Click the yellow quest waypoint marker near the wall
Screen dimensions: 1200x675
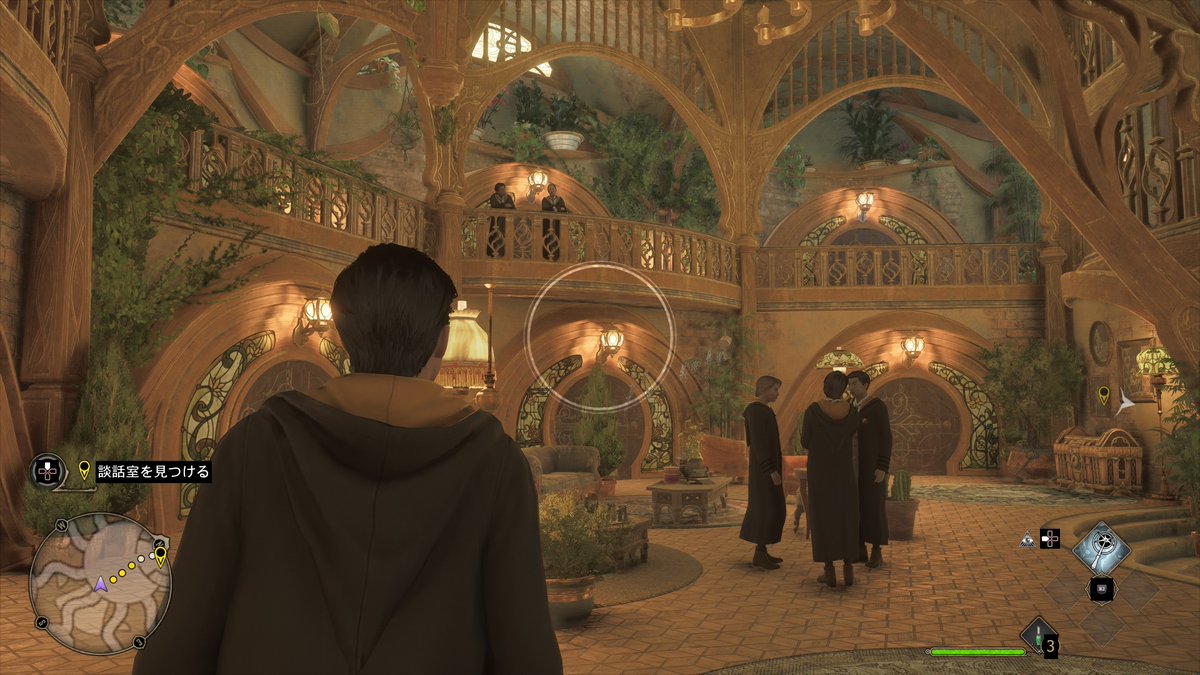coord(1103,395)
